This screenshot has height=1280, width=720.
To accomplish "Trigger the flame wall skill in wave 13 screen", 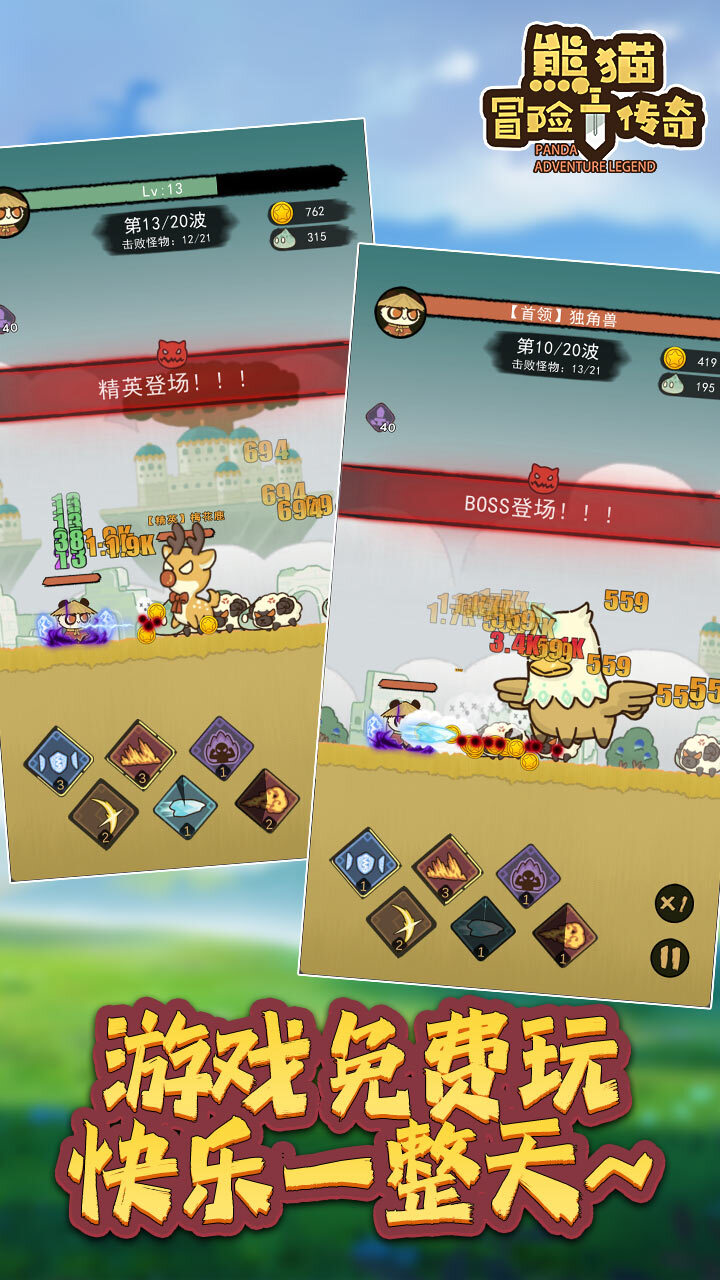I will [x=141, y=754].
